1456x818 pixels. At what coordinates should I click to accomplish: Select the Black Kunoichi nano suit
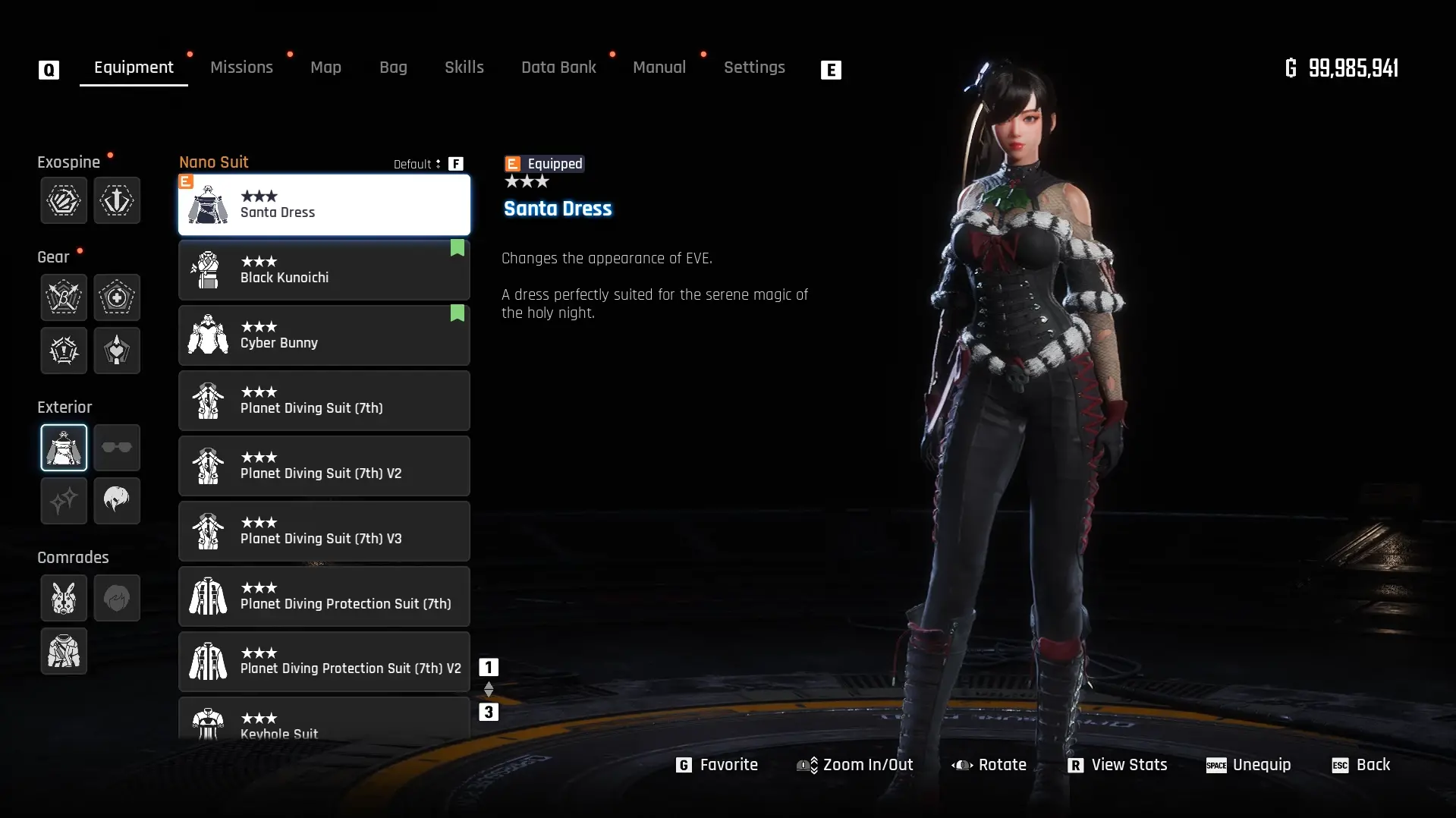click(324, 270)
